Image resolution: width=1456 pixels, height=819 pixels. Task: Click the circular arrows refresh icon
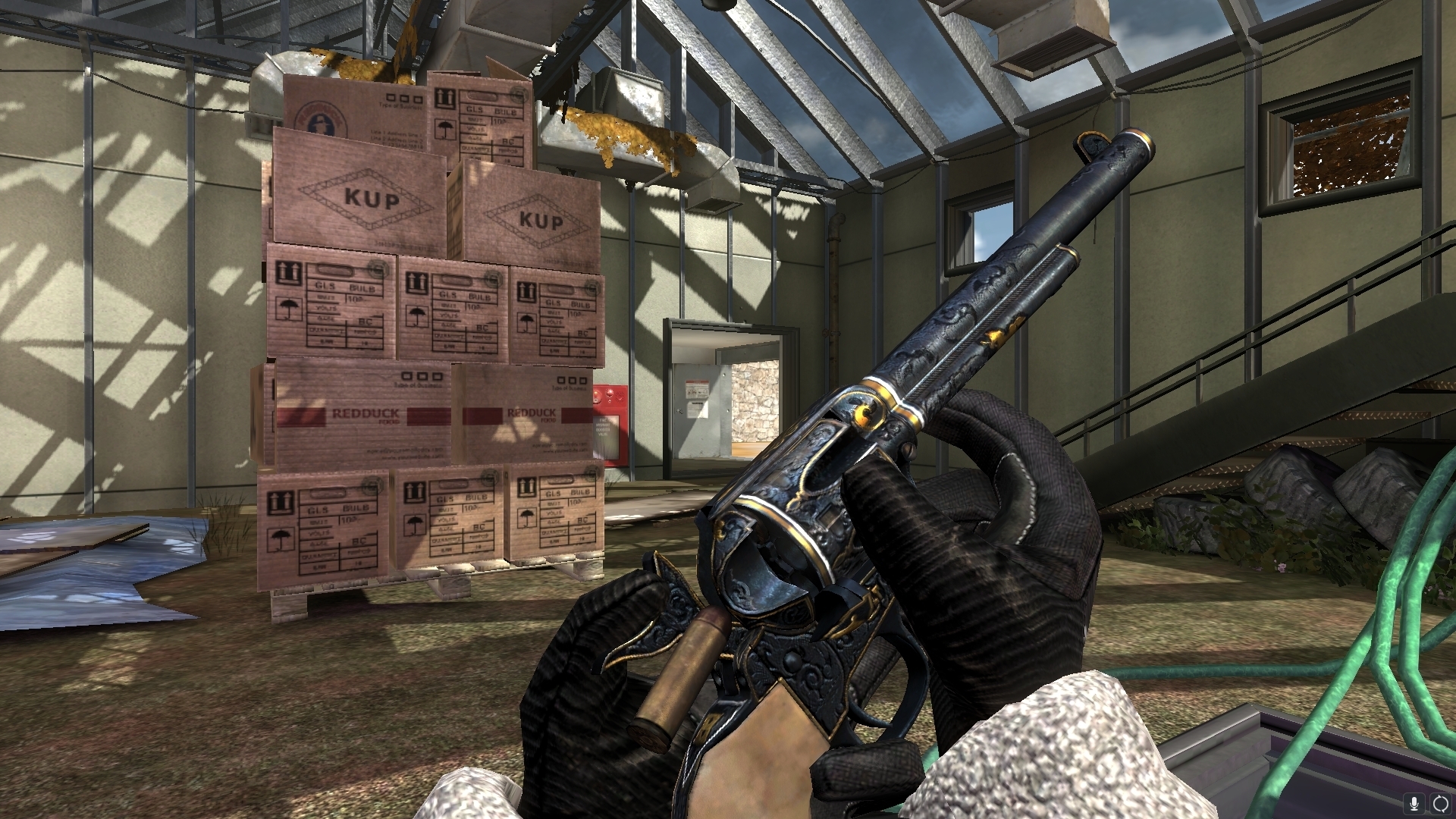(1440, 803)
